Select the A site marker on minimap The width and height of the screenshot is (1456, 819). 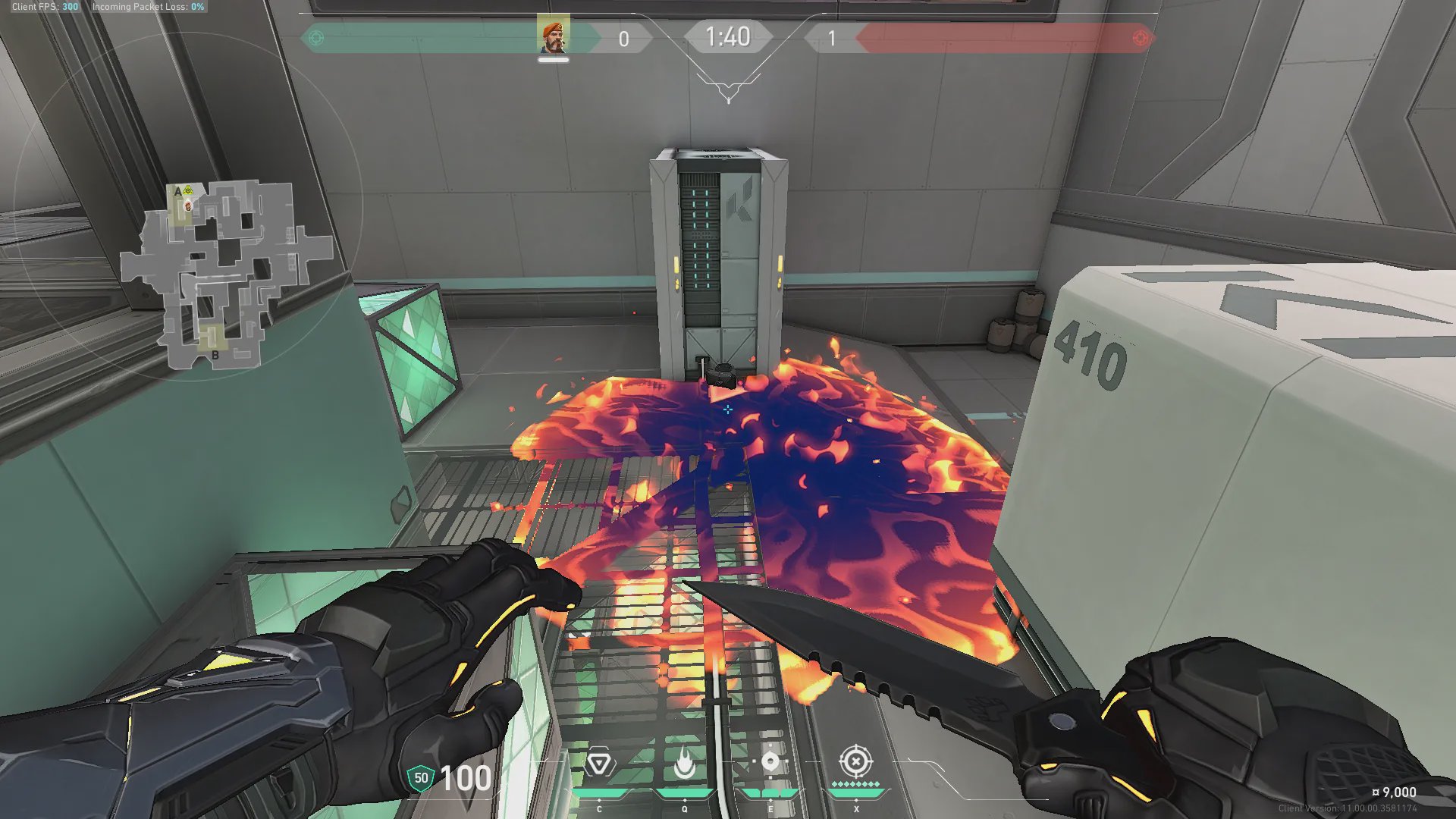pyautogui.click(x=178, y=192)
